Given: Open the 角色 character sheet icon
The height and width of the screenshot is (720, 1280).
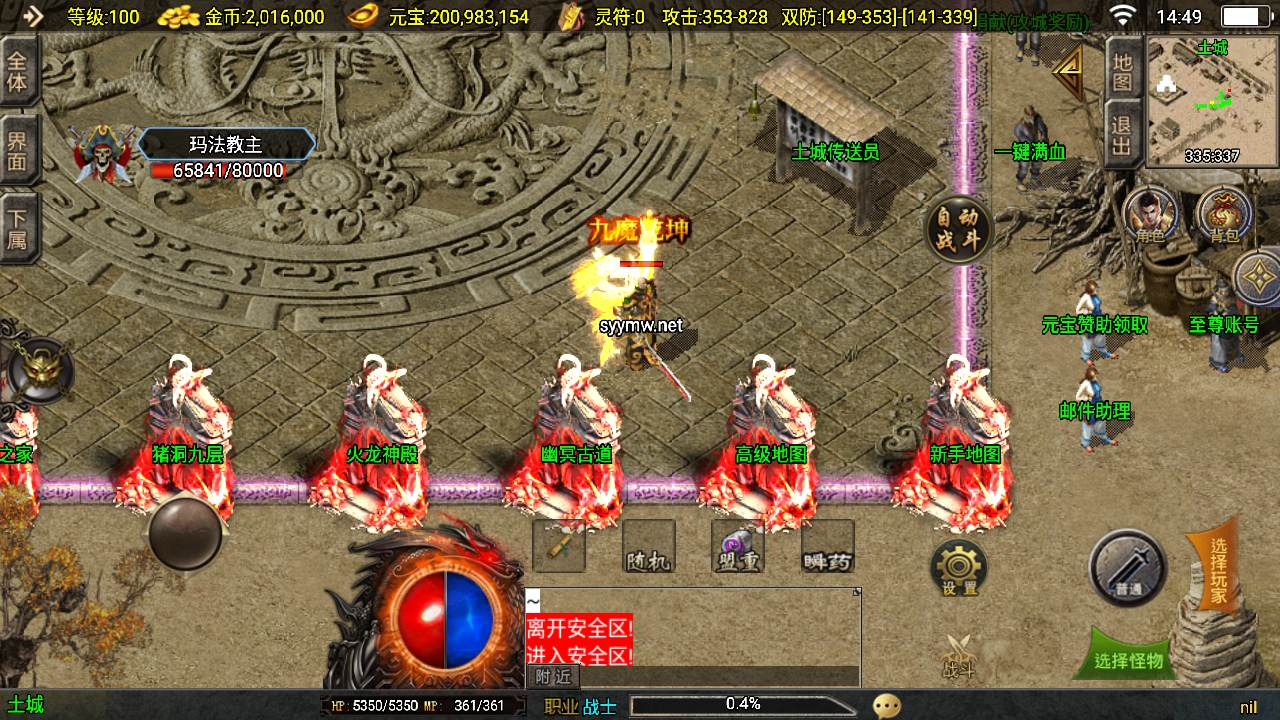Looking at the screenshot, I should 1150,214.
